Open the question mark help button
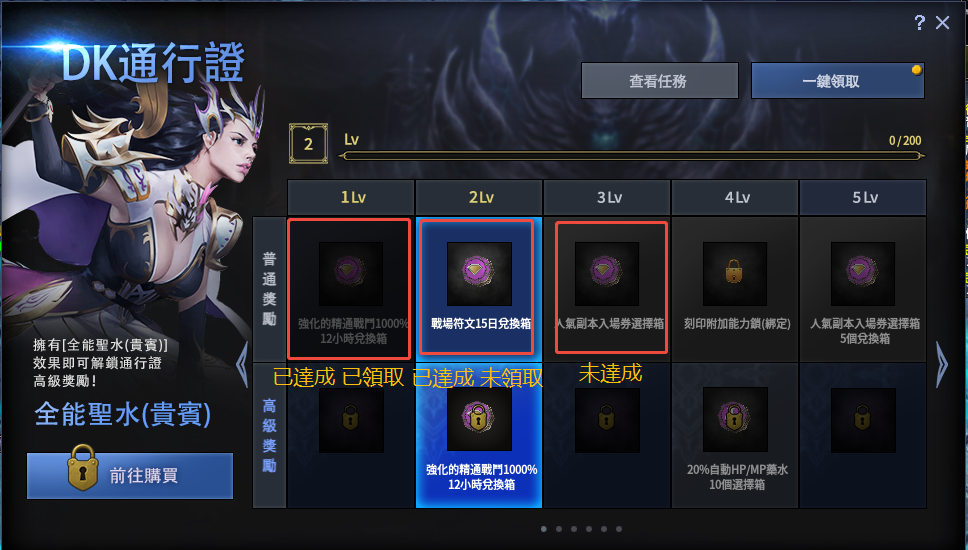This screenshot has height=550, width=968. [x=919, y=23]
